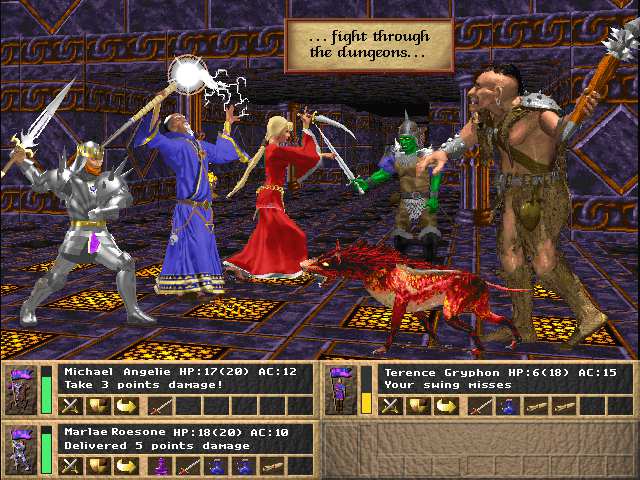Choose Marlae Roesone's crossed swords attack
The height and width of the screenshot is (480, 640).
(x=70, y=465)
